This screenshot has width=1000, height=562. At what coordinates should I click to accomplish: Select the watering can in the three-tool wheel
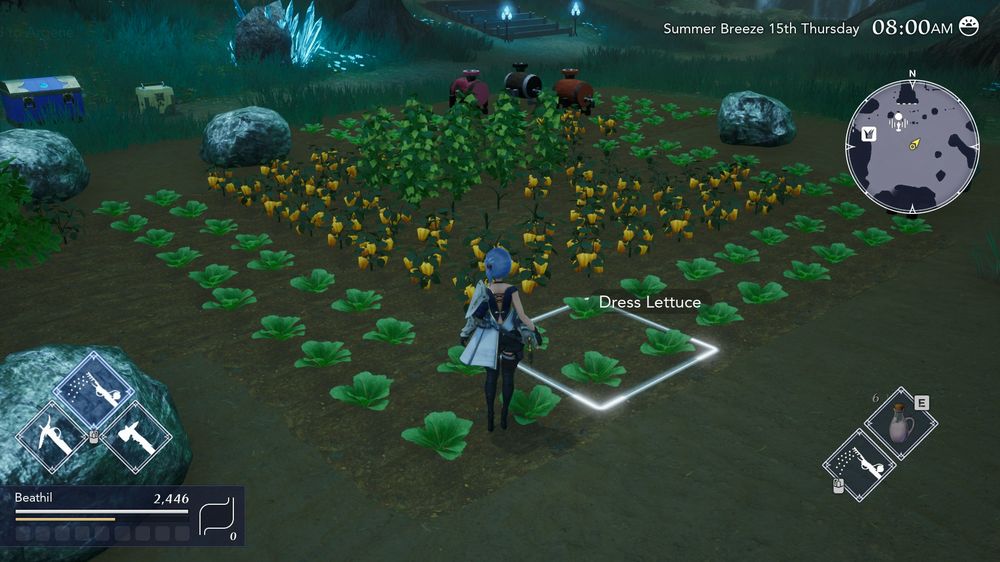pos(93,389)
